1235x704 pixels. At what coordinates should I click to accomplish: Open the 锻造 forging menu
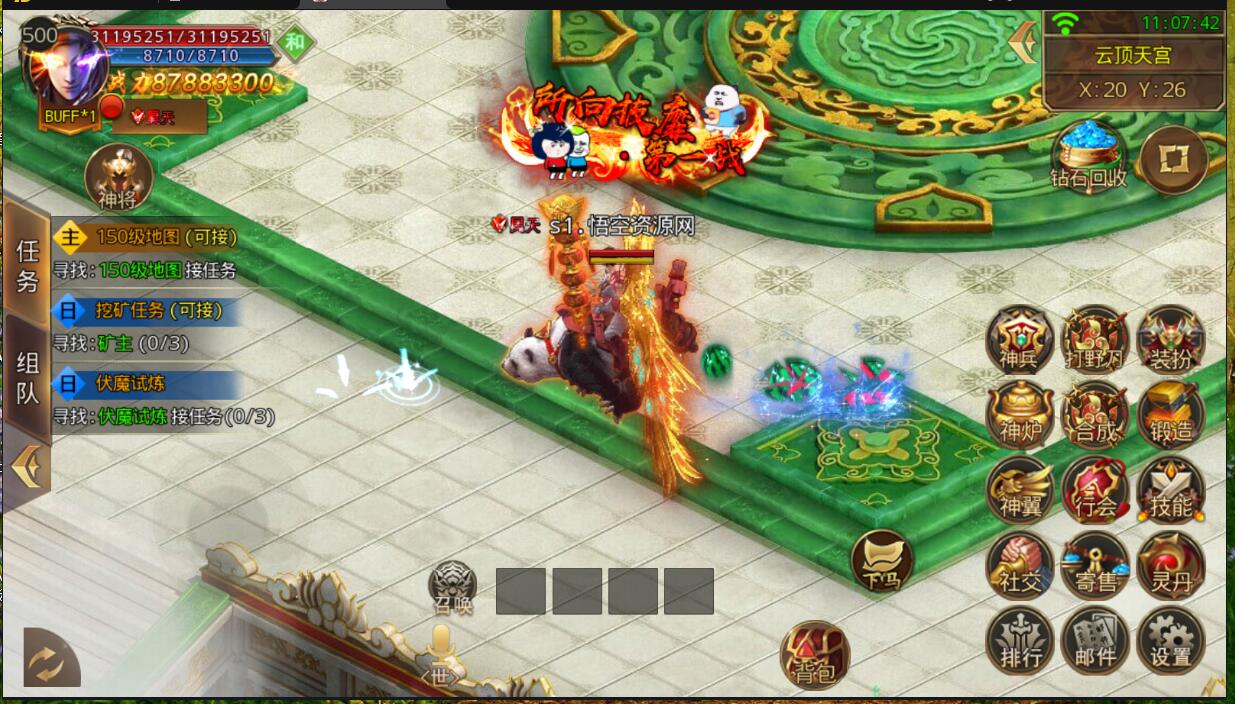1170,414
